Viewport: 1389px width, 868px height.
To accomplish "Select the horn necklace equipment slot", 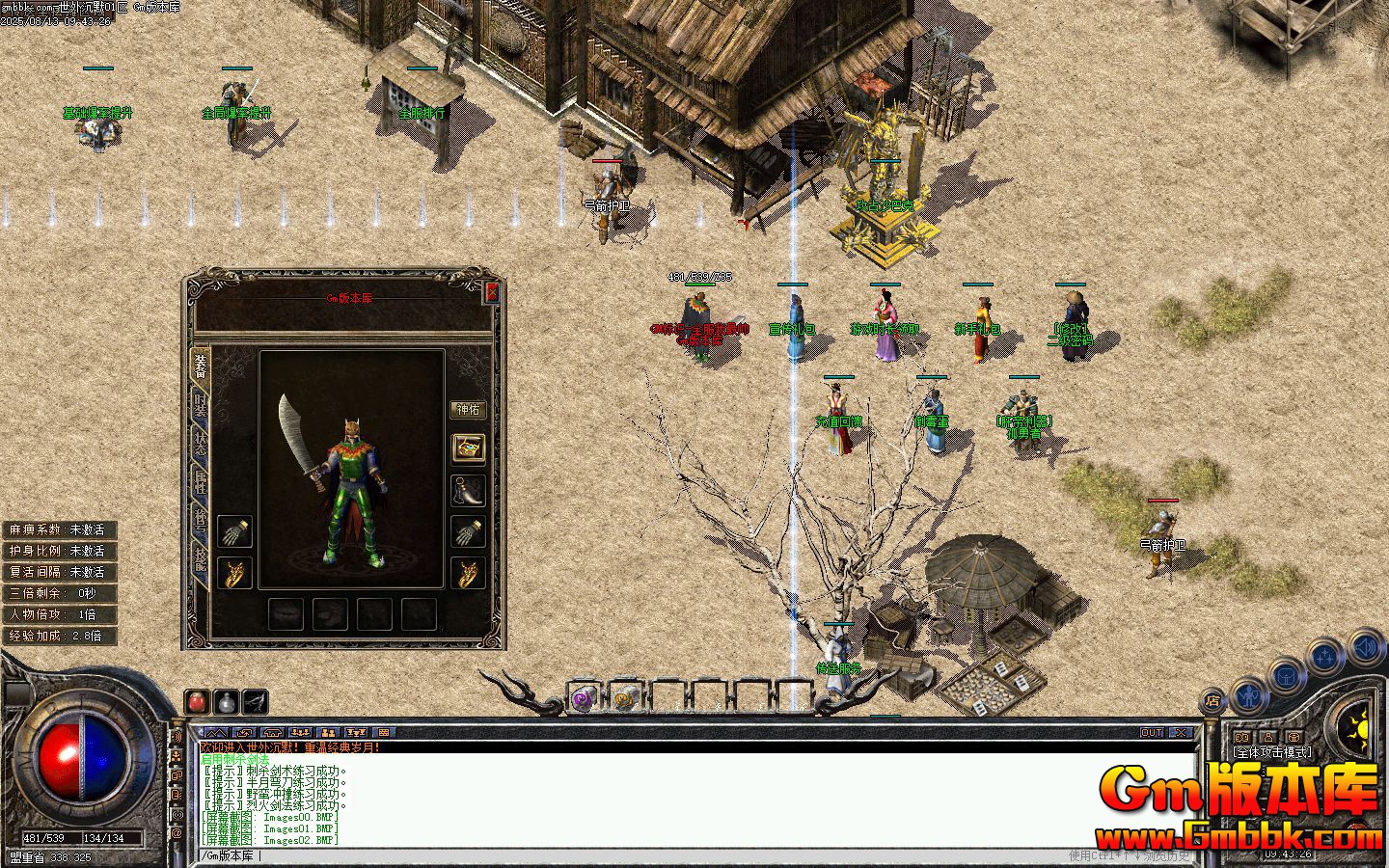I will [468, 489].
